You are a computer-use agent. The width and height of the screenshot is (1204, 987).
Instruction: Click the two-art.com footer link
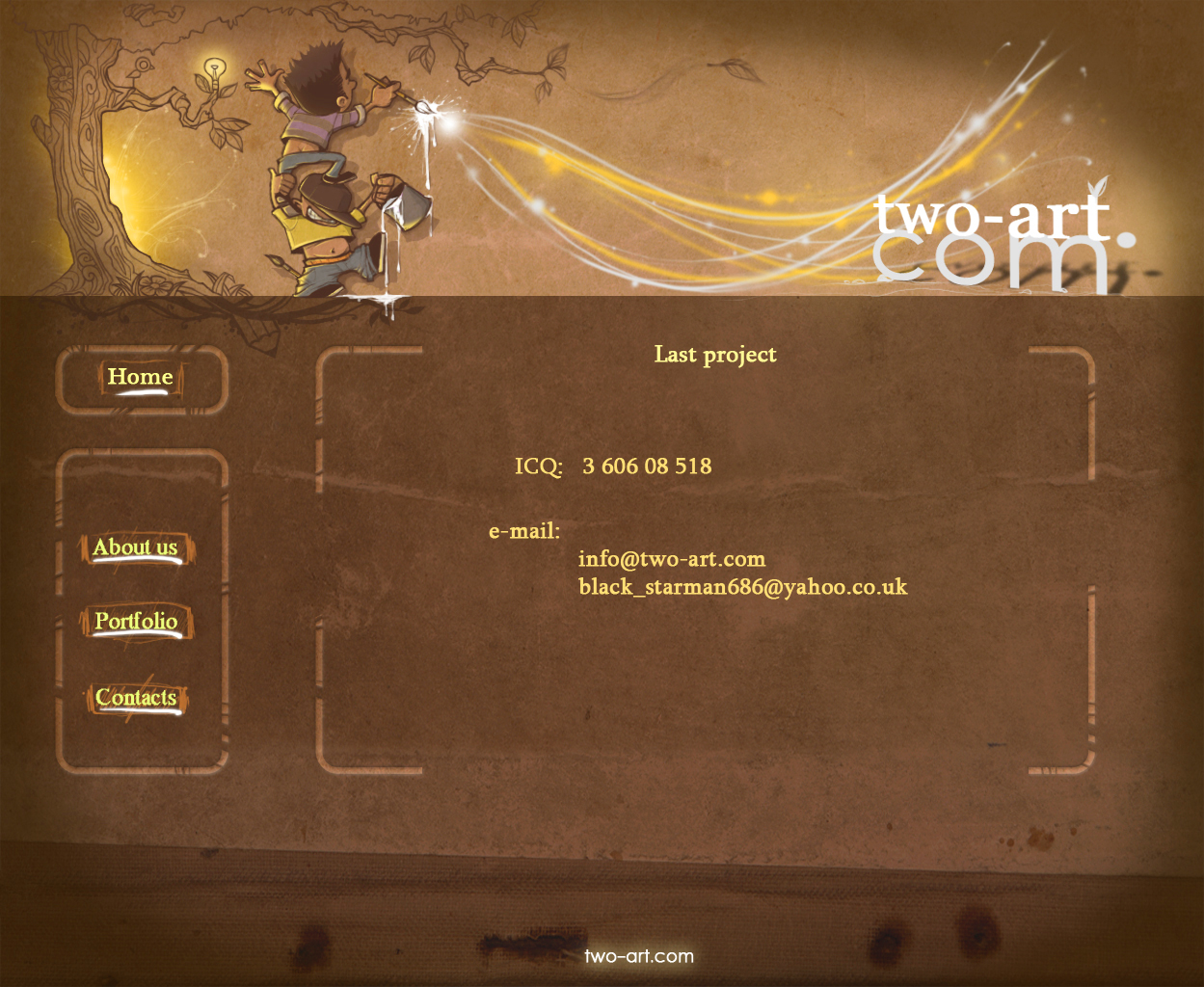(638, 956)
